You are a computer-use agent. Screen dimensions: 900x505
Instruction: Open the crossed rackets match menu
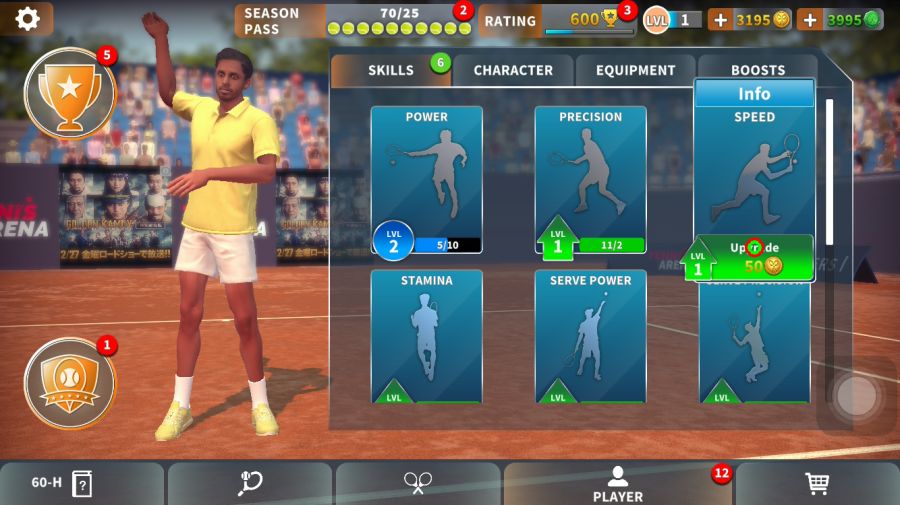pos(417,484)
